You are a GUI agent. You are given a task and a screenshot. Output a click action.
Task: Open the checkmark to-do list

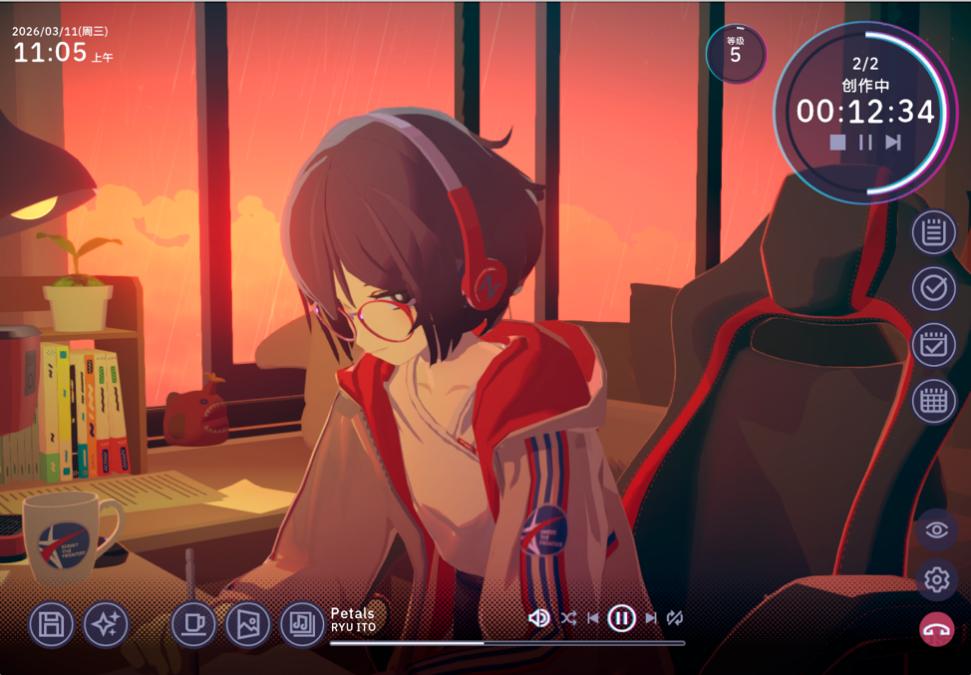point(933,288)
